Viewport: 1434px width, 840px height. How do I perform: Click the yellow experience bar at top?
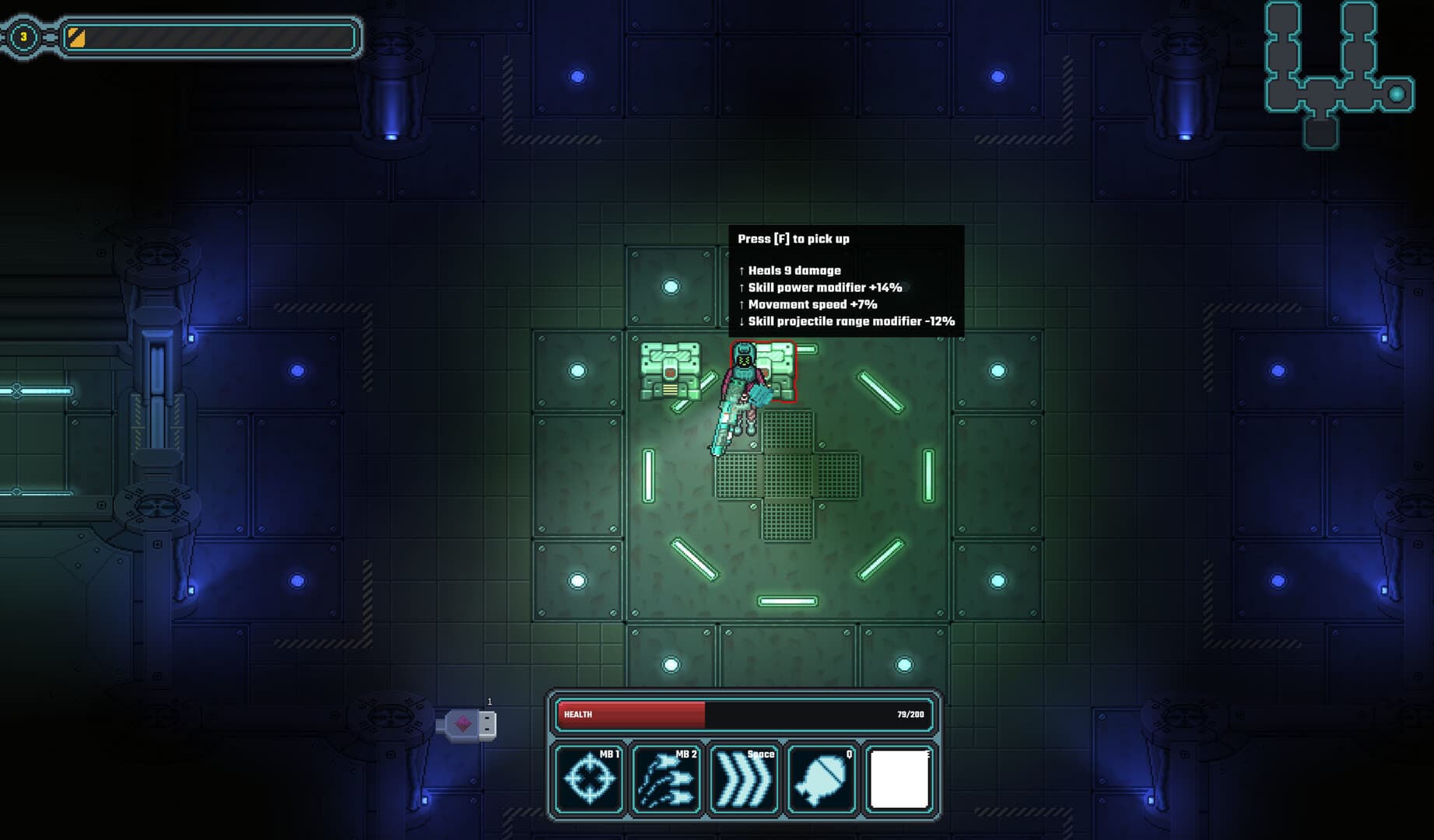[210, 34]
